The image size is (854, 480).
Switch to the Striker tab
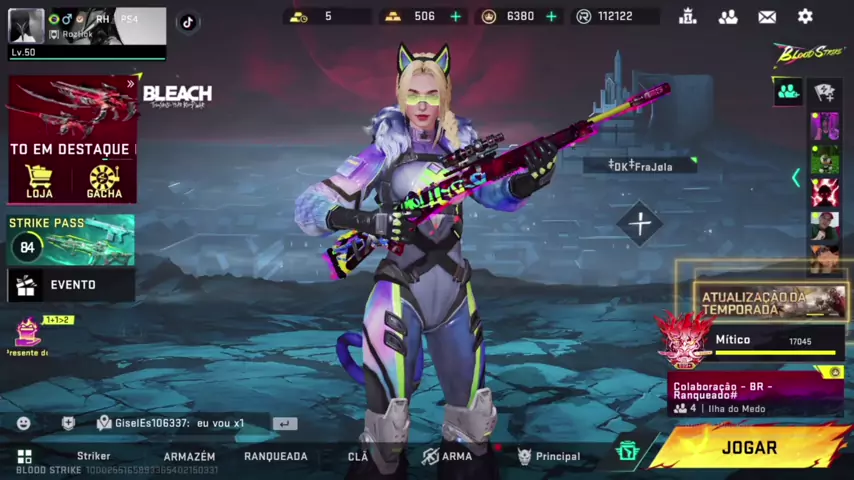(x=94, y=456)
